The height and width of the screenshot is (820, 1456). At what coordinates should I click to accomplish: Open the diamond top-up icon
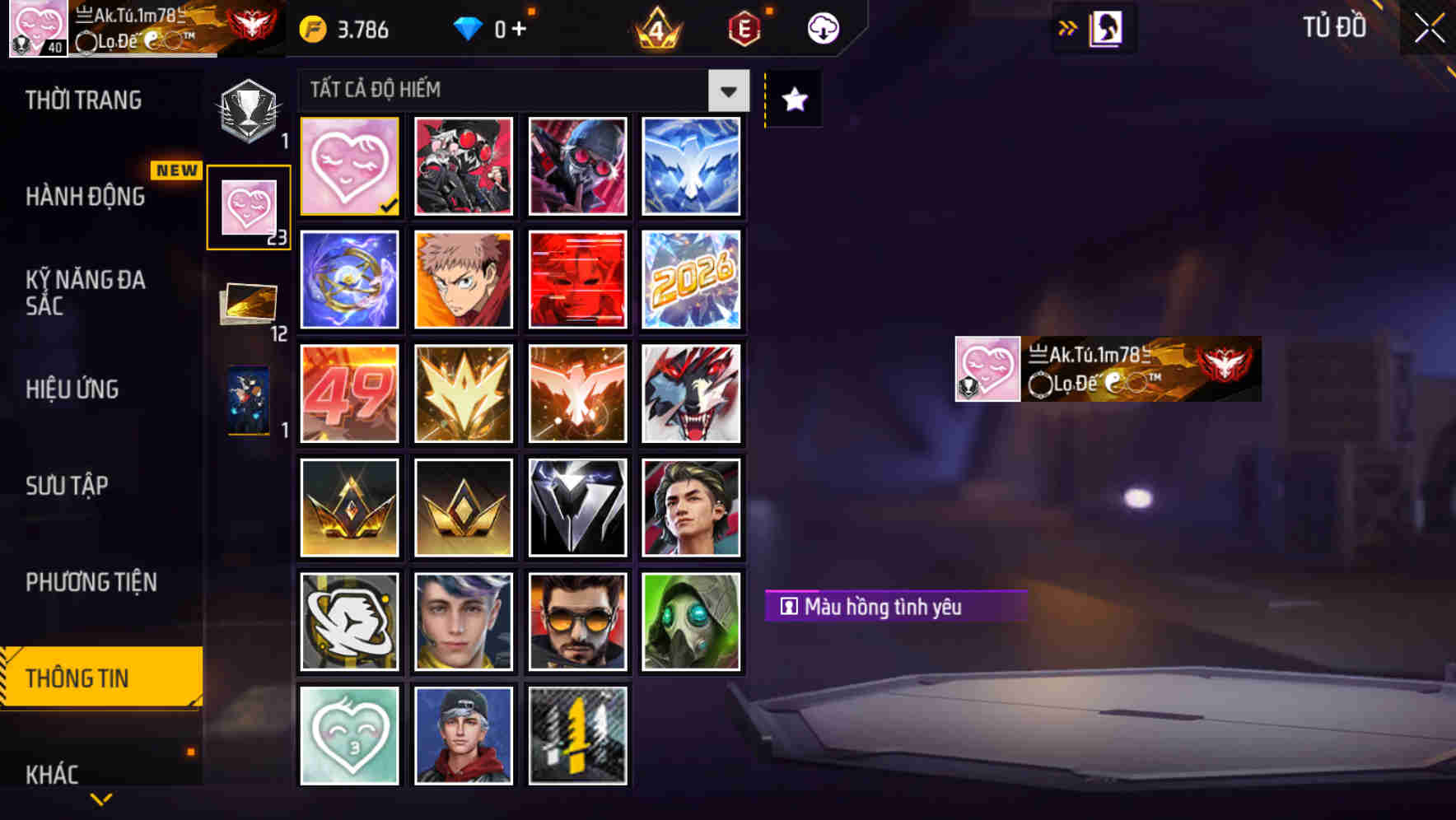pos(469,27)
